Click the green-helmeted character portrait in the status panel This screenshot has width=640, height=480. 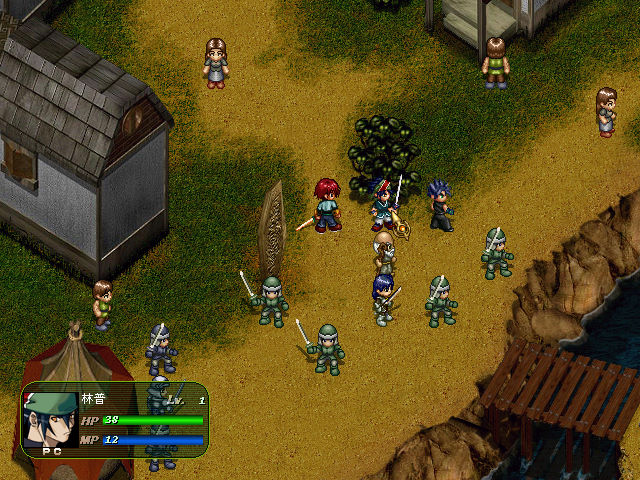(x=50, y=419)
